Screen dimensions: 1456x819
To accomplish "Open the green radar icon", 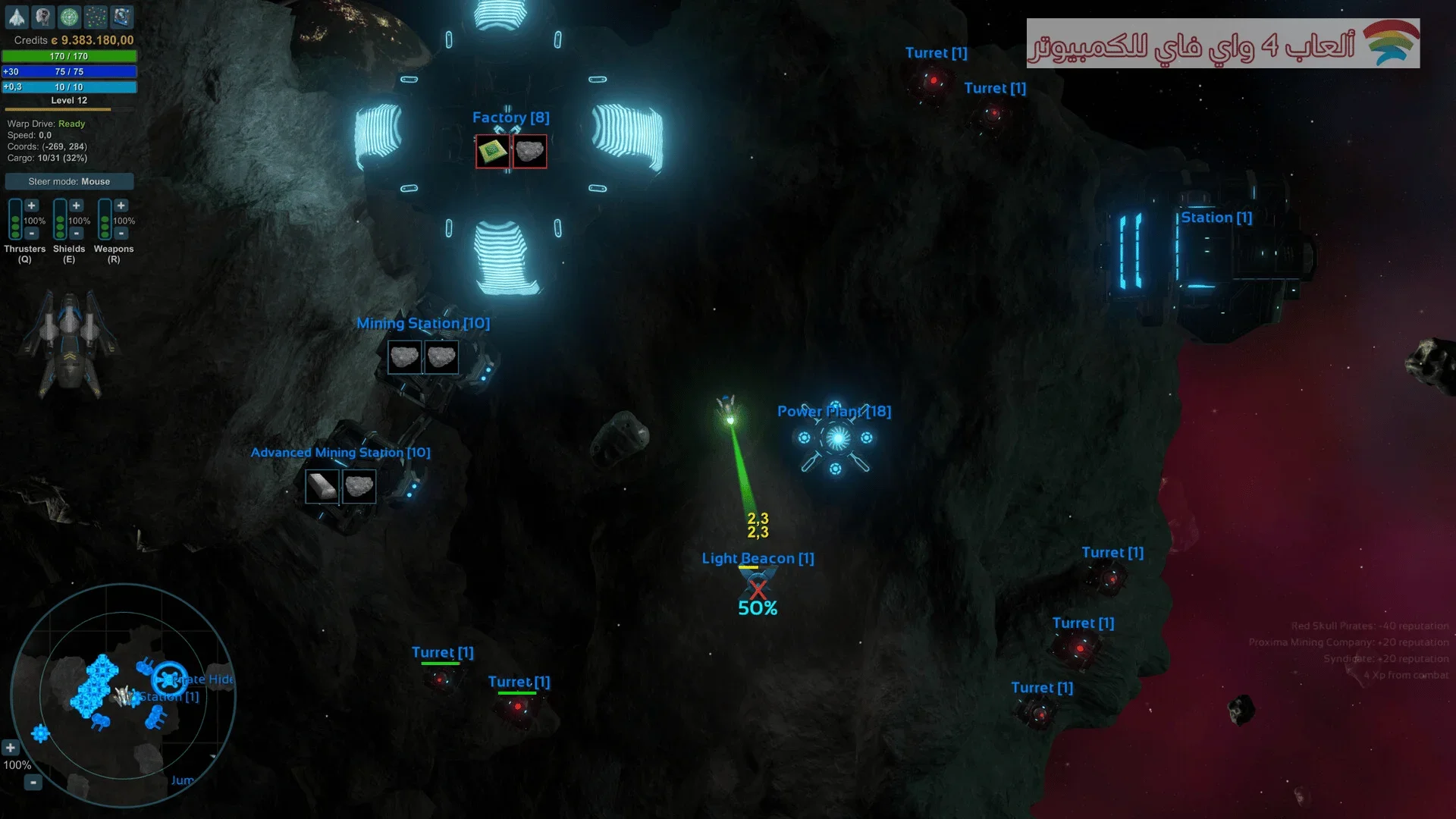I will (x=69, y=17).
